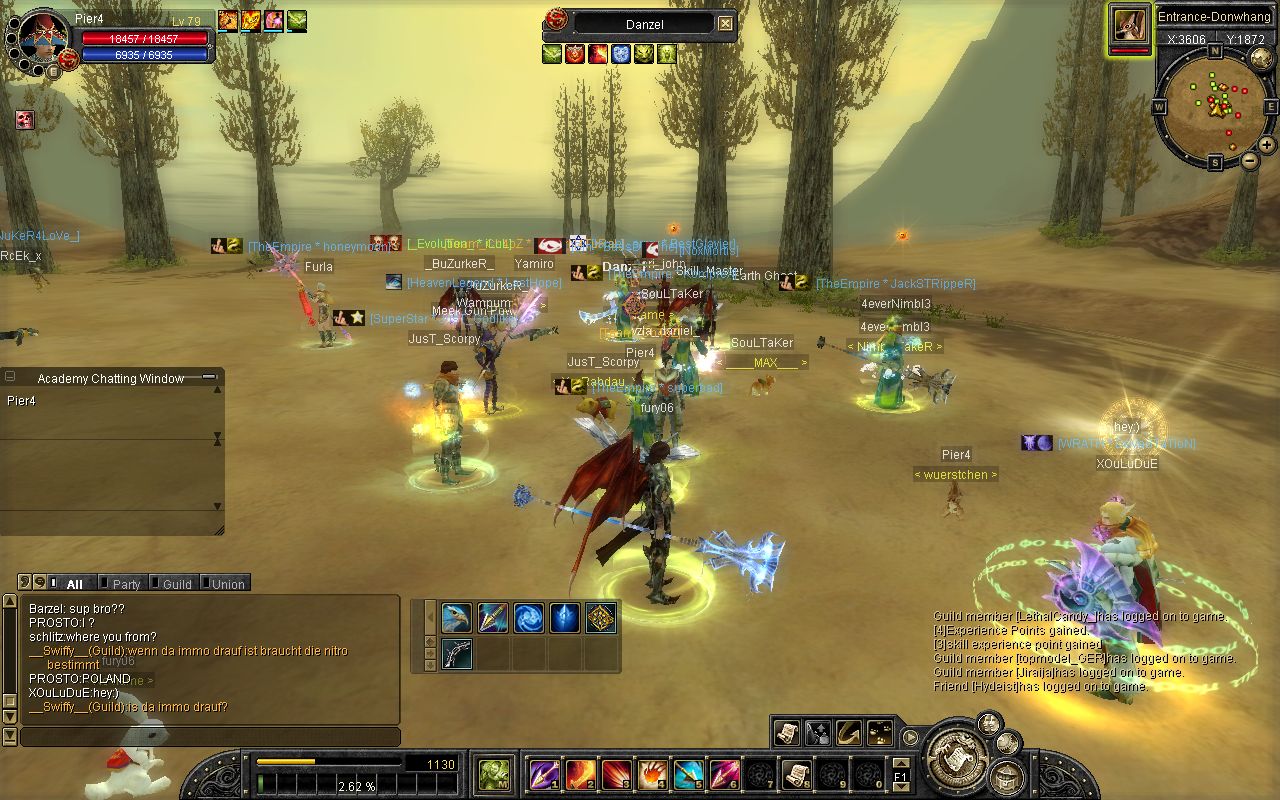Viewport: 1280px width, 800px height.
Task: Open the Union chat tab
Action: [x=227, y=584]
